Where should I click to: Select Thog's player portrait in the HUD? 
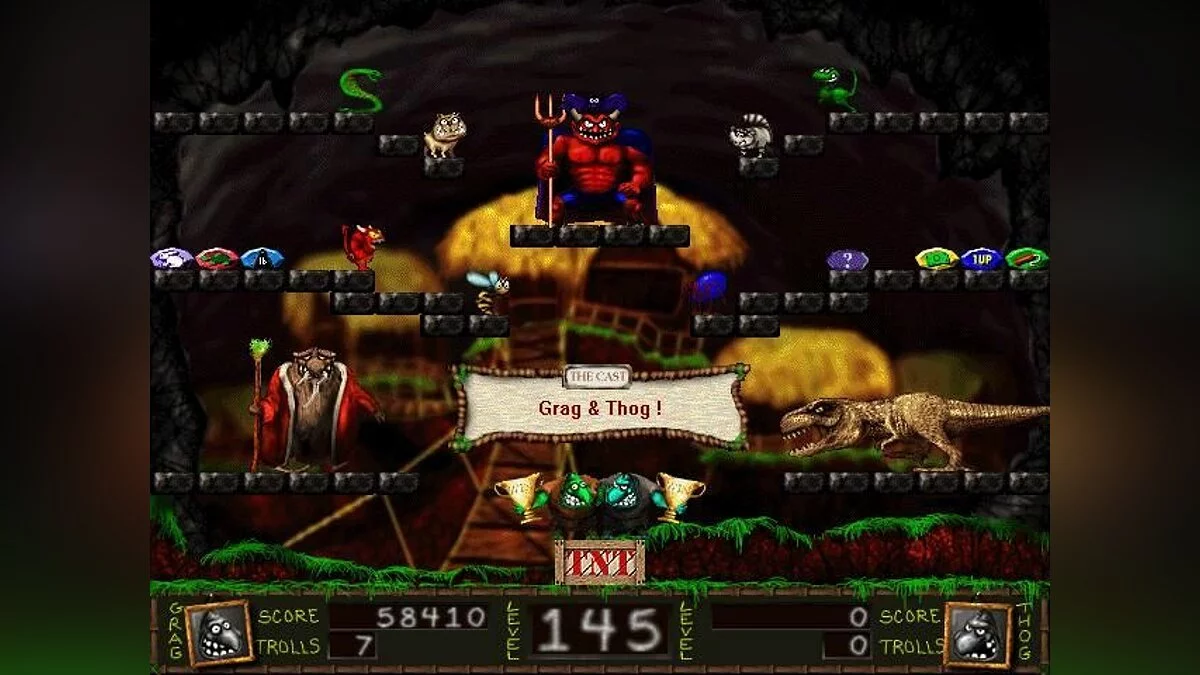pyautogui.click(x=977, y=634)
